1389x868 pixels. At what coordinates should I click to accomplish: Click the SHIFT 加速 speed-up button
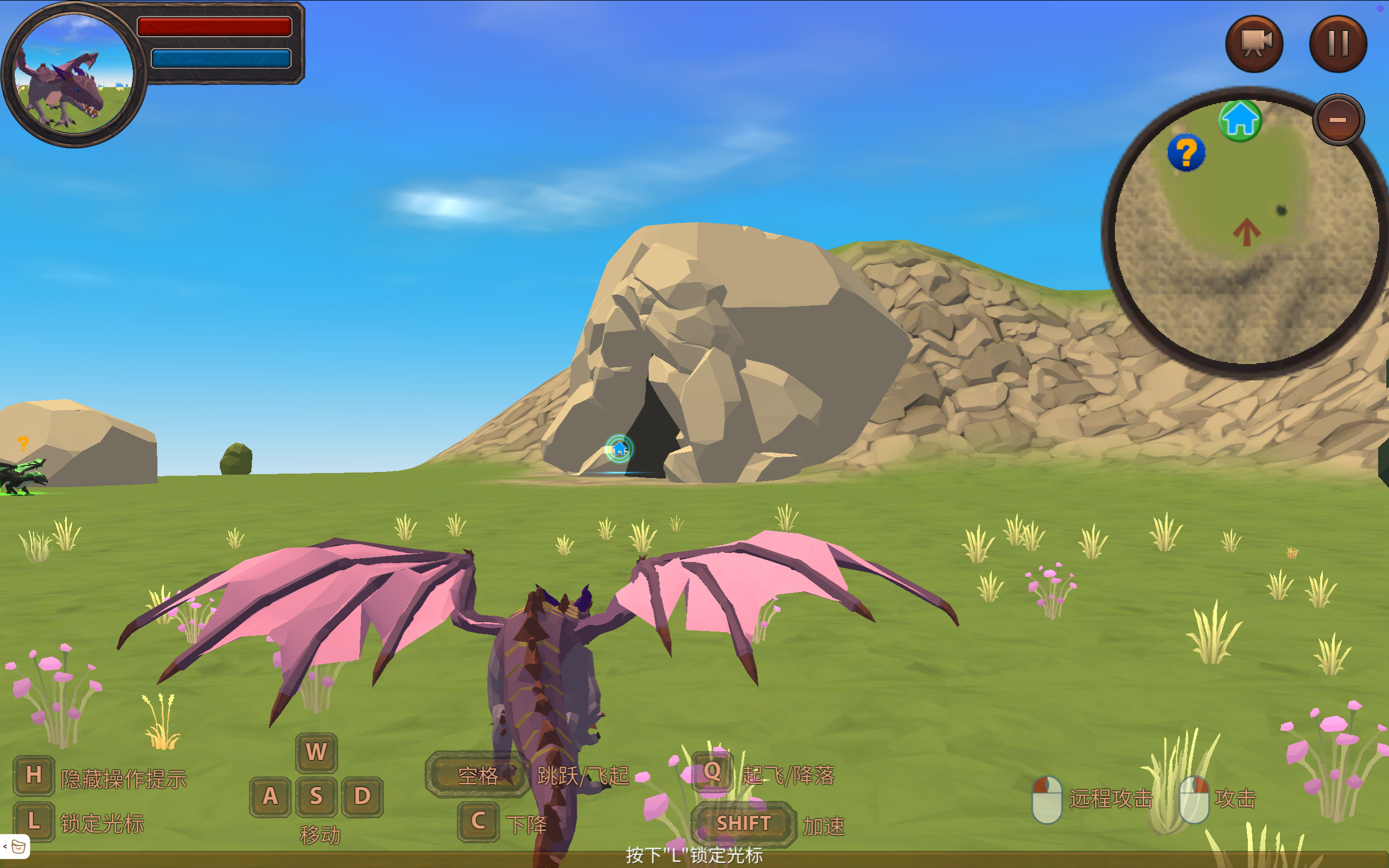click(x=743, y=822)
